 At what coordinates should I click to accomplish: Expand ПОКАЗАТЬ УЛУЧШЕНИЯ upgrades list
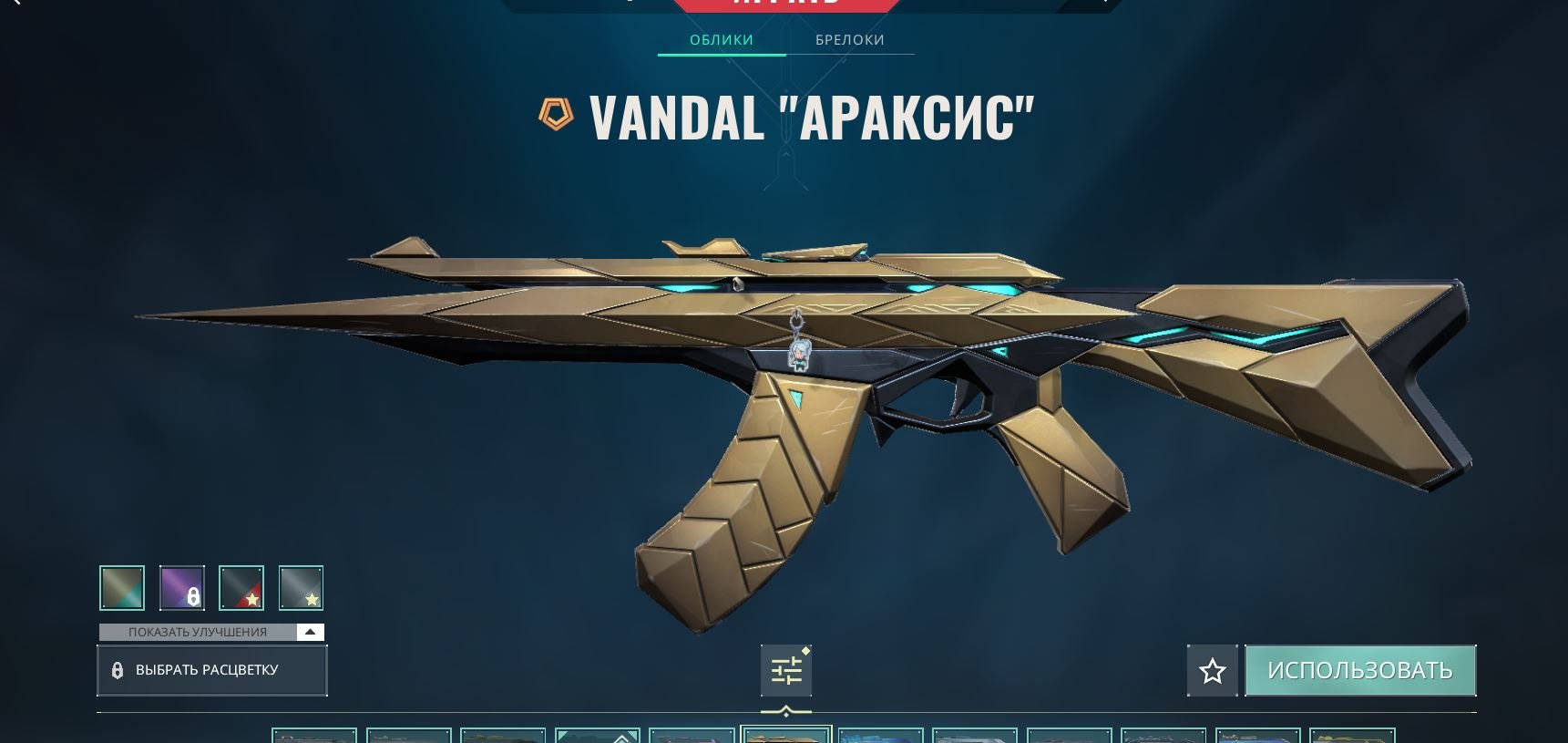click(x=211, y=632)
